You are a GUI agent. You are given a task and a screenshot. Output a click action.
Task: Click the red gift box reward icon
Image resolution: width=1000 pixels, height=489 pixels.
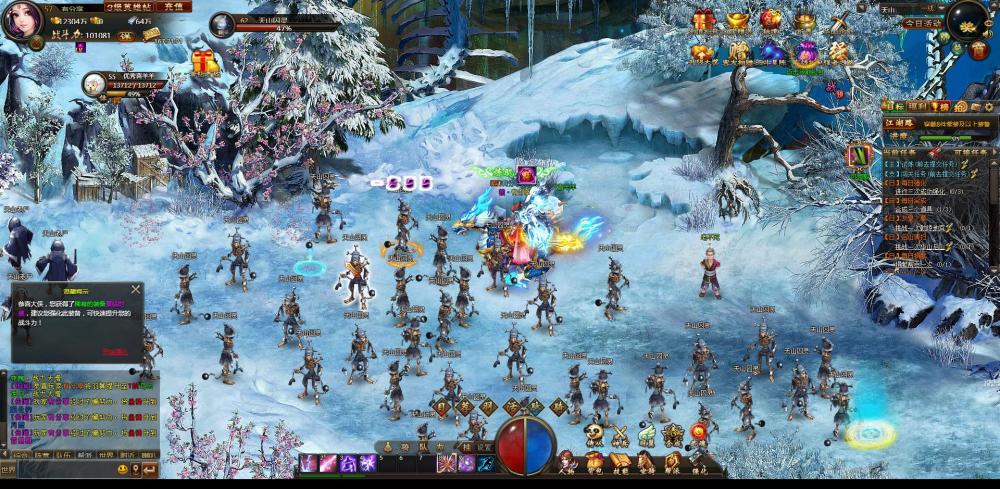pos(704,20)
